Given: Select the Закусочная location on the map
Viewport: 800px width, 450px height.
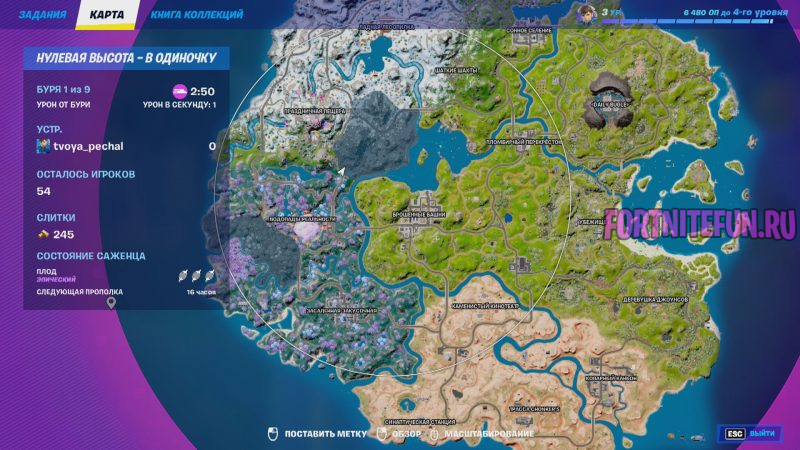Looking at the screenshot, I should click(342, 312).
